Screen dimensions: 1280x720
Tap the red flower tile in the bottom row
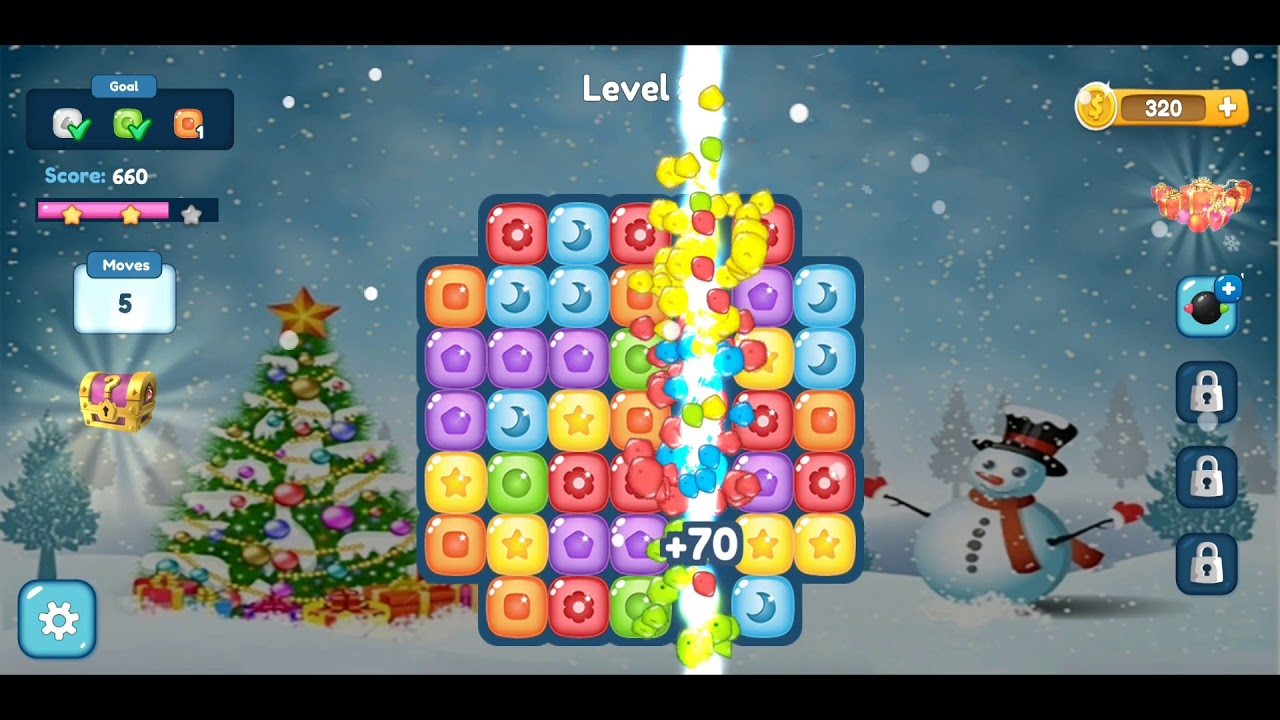(x=578, y=606)
